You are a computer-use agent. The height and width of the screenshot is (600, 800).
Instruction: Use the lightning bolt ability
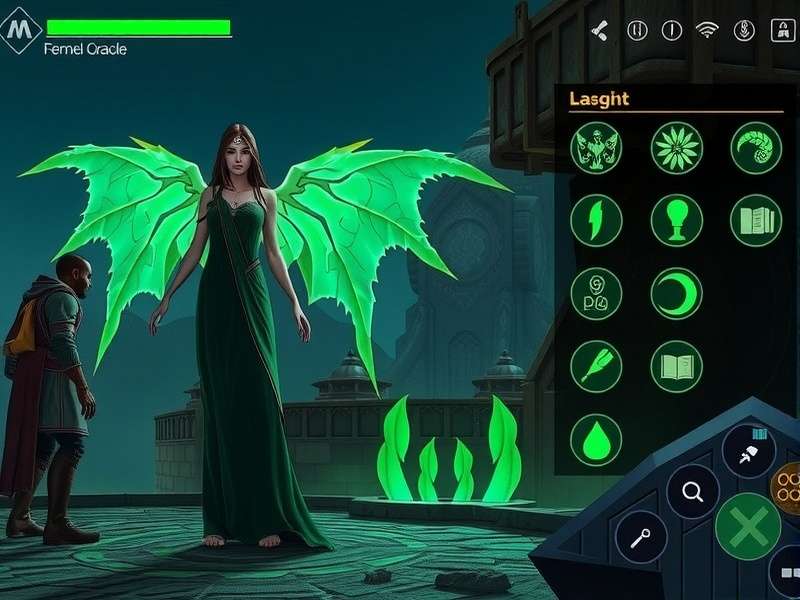click(x=596, y=220)
